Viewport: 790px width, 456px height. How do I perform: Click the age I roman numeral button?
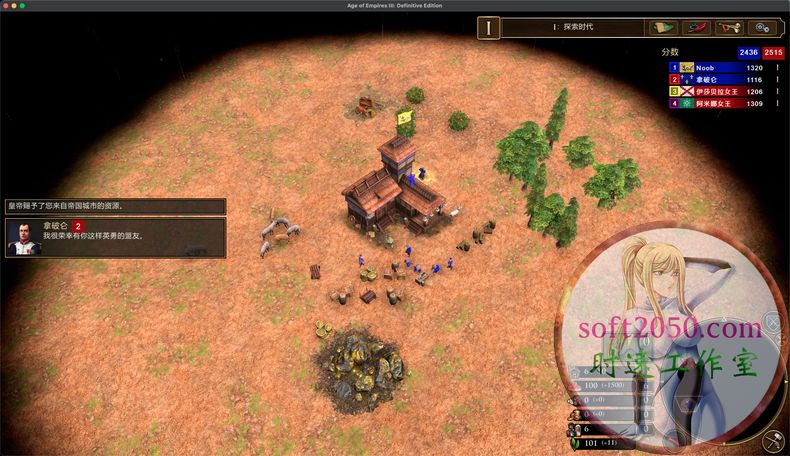click(488, 27)
